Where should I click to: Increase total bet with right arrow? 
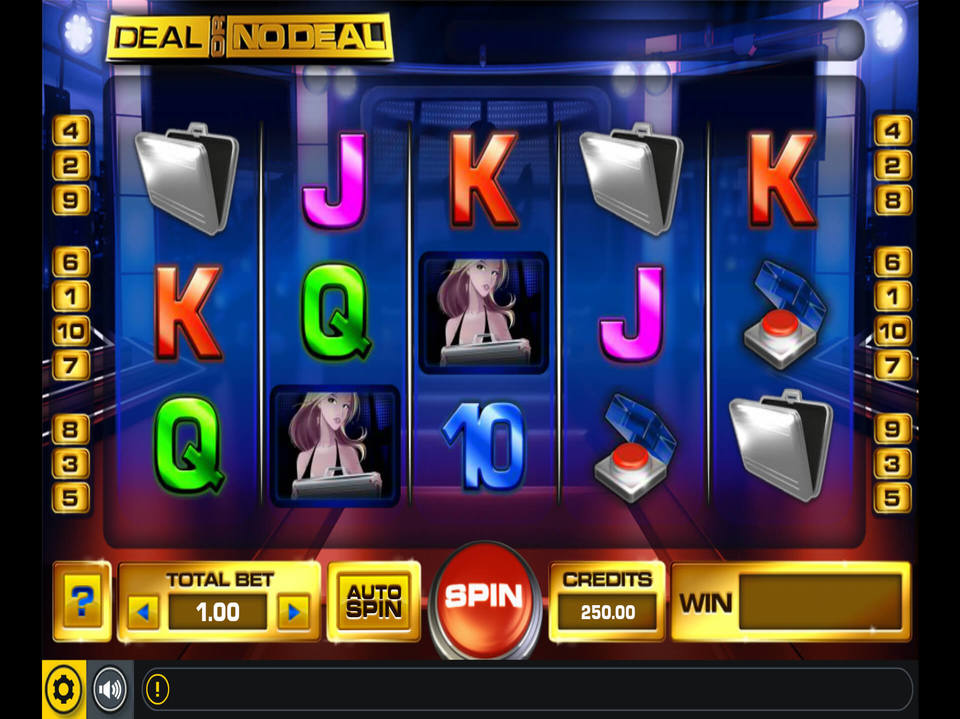(293, 611)
